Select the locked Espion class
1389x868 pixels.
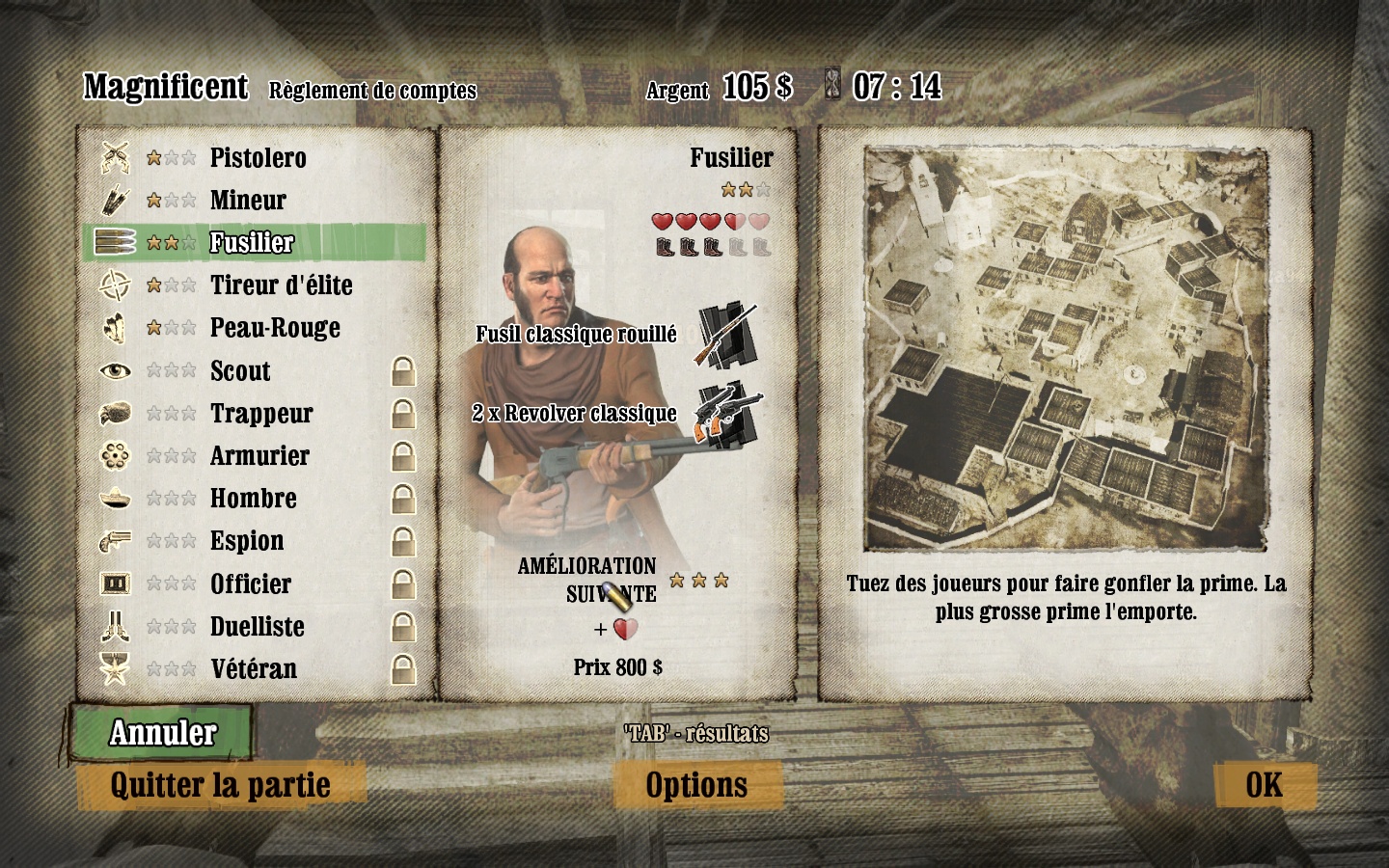pyautogui.click(x=247, y=541)
